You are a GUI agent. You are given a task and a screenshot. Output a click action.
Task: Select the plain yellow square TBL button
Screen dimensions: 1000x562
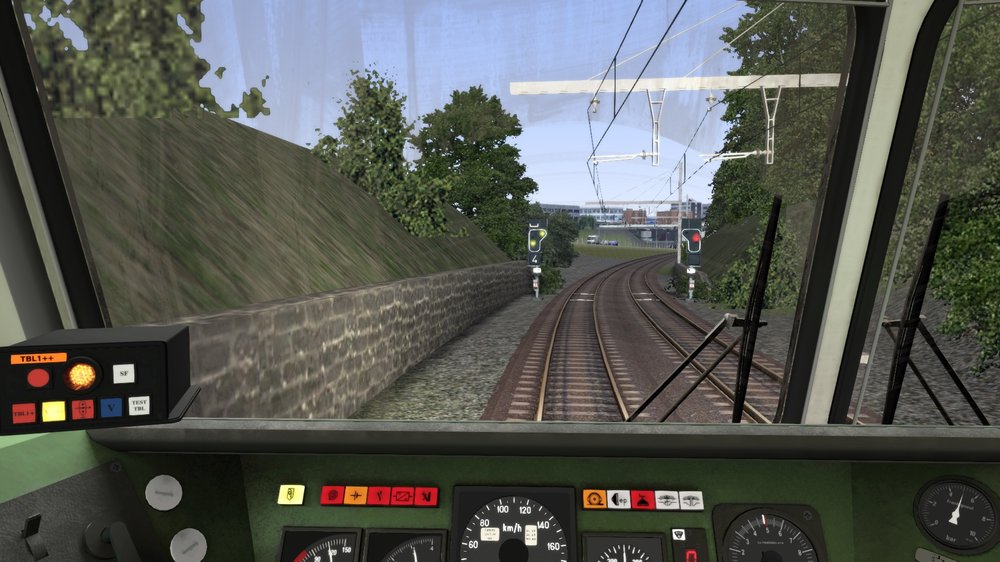pos(53,411)
